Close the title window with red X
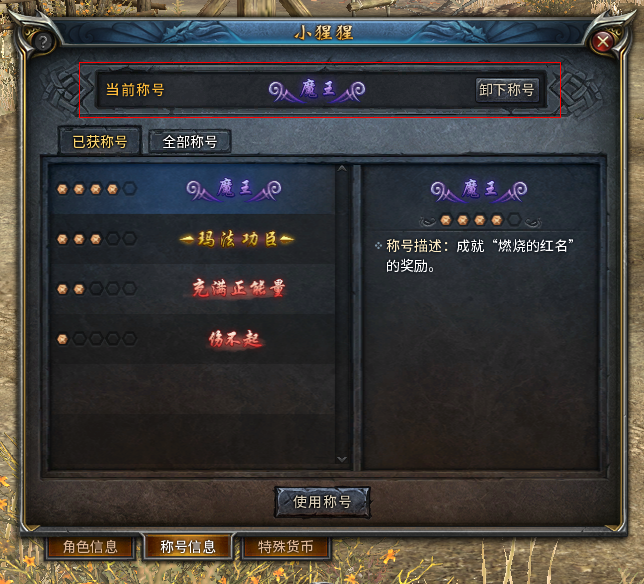The width and height of the screenshot is (644, 584). tap(602, 42)
